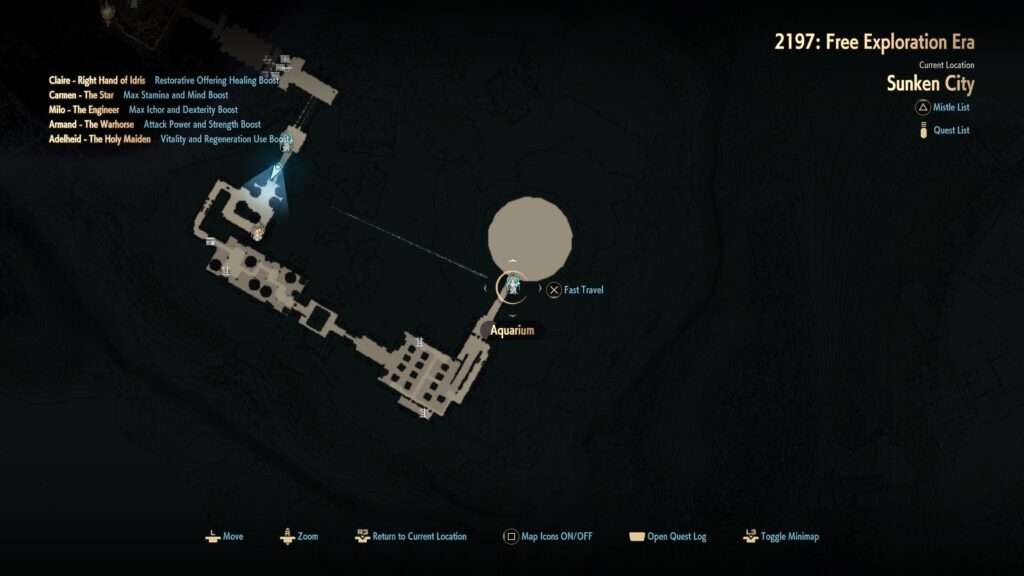This screenshot has height=576, width=1024.
Task: Select Adelheid - The Holy Maiden entry
Action: [x=100, y=139]
